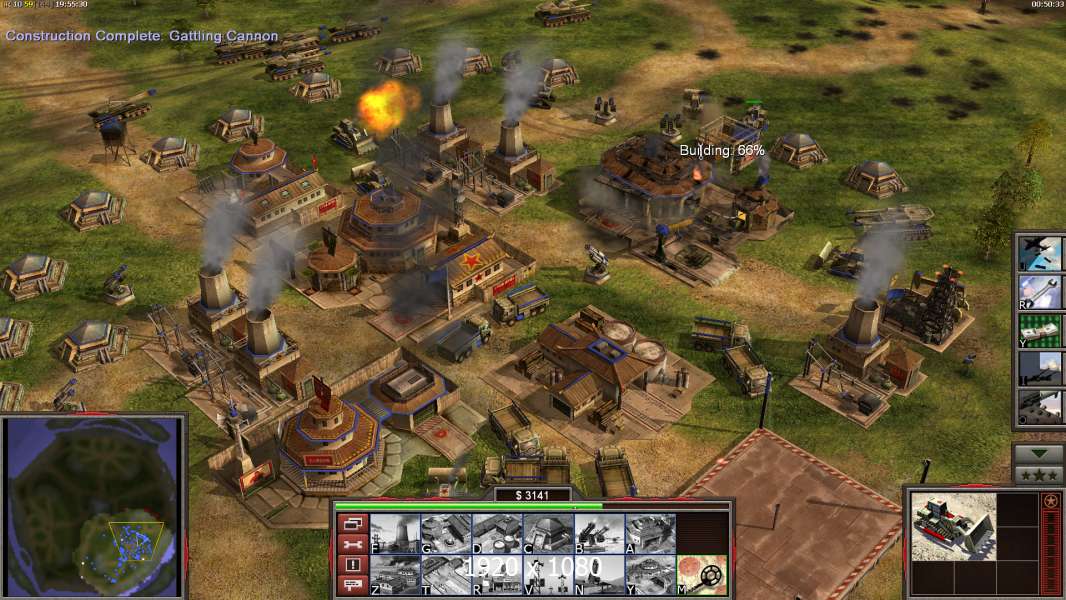Pick the build icon with hotkey Z
1066x600 pixels.
tap(395, 574)
